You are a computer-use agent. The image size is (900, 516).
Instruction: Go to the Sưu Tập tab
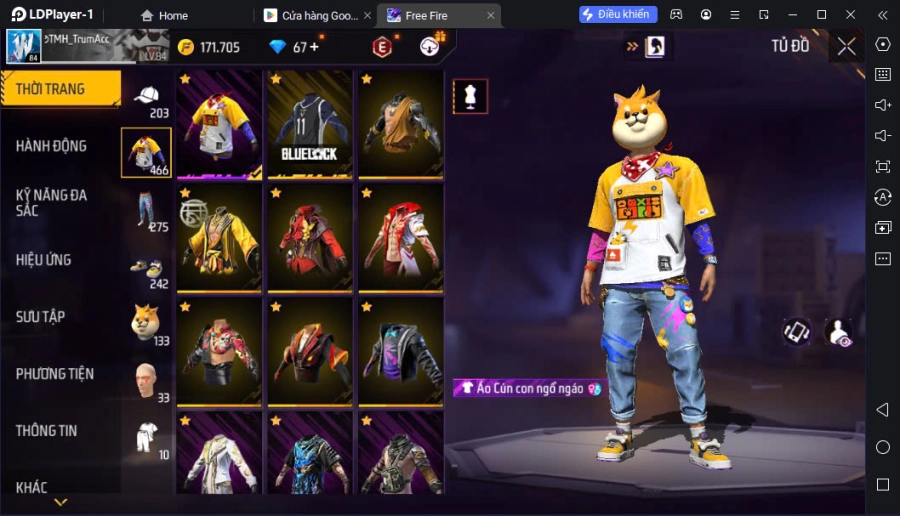(41, 317)
